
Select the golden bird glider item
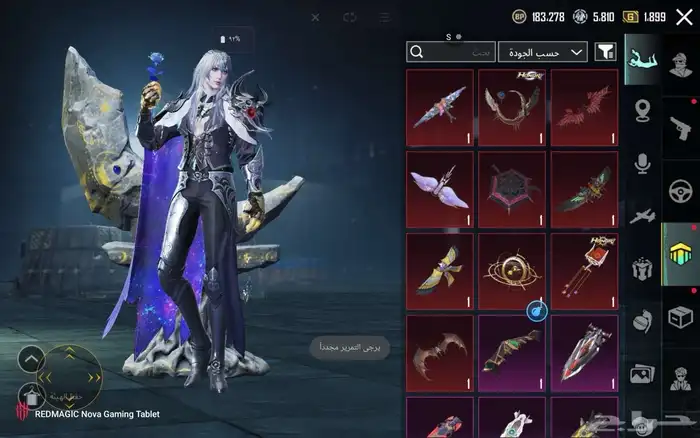click(x=439, y=271)
